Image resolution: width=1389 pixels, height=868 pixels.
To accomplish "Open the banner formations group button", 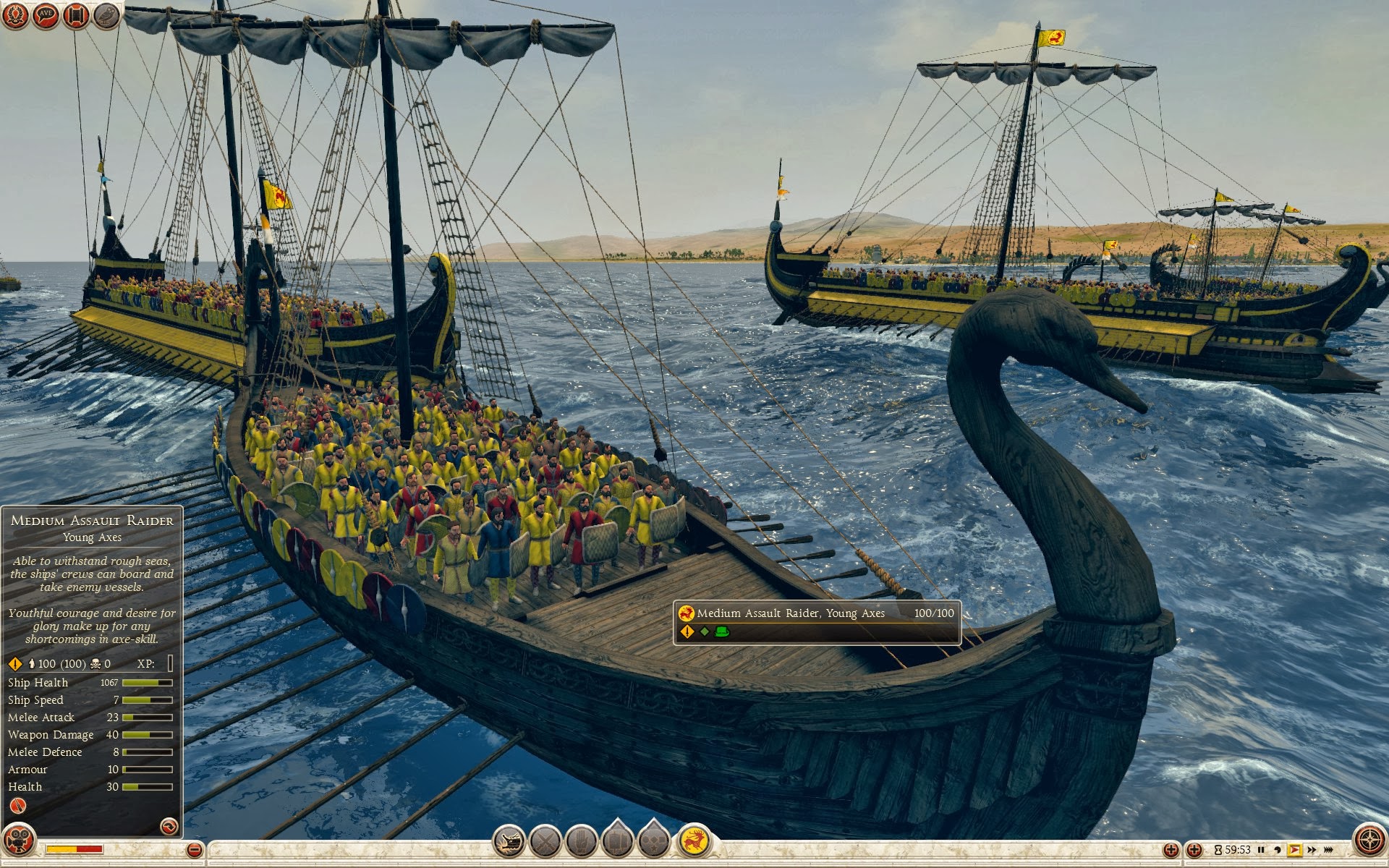I will pos(617,841).
